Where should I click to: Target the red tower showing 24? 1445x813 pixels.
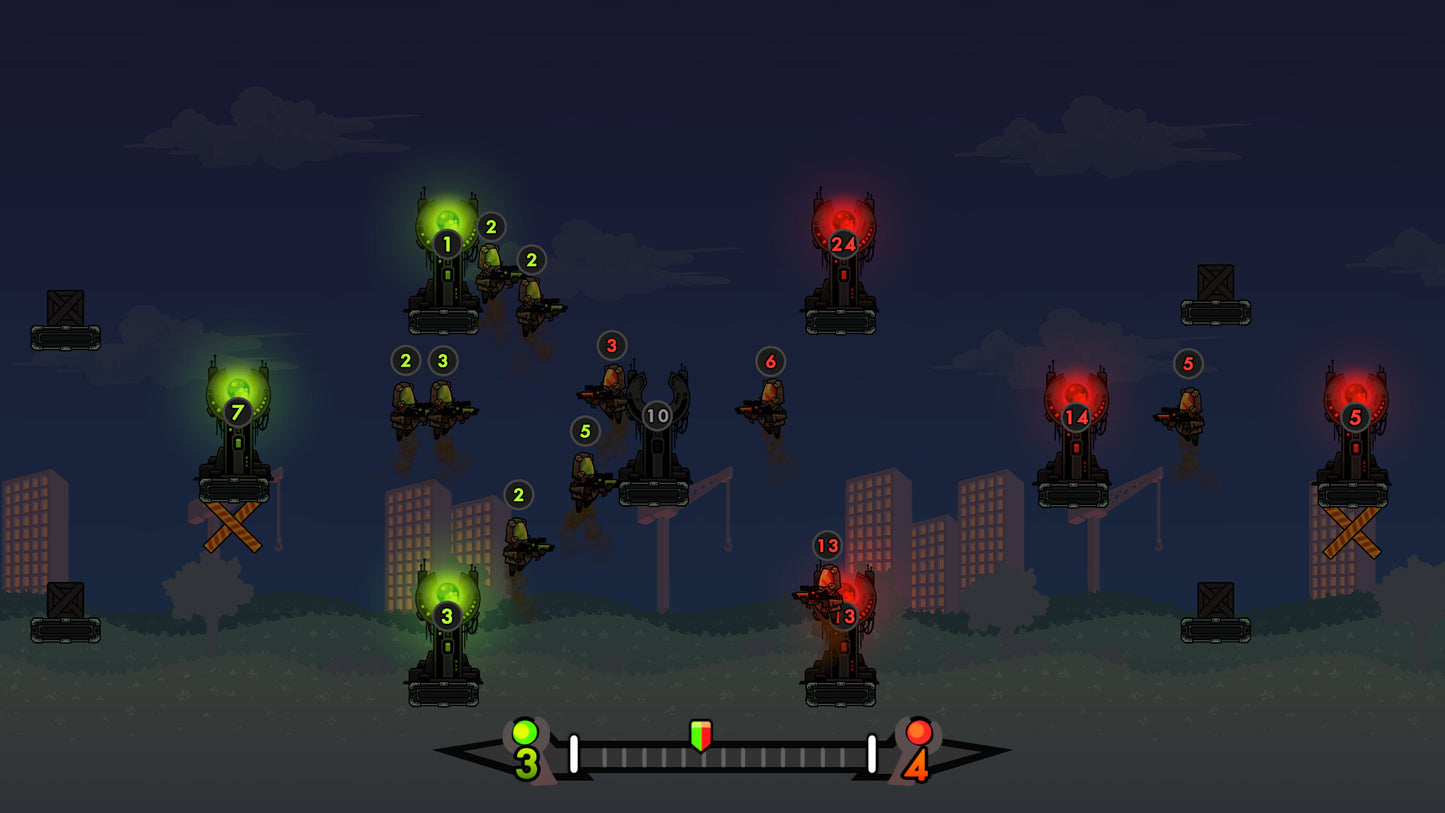click(x=842, y=263)
